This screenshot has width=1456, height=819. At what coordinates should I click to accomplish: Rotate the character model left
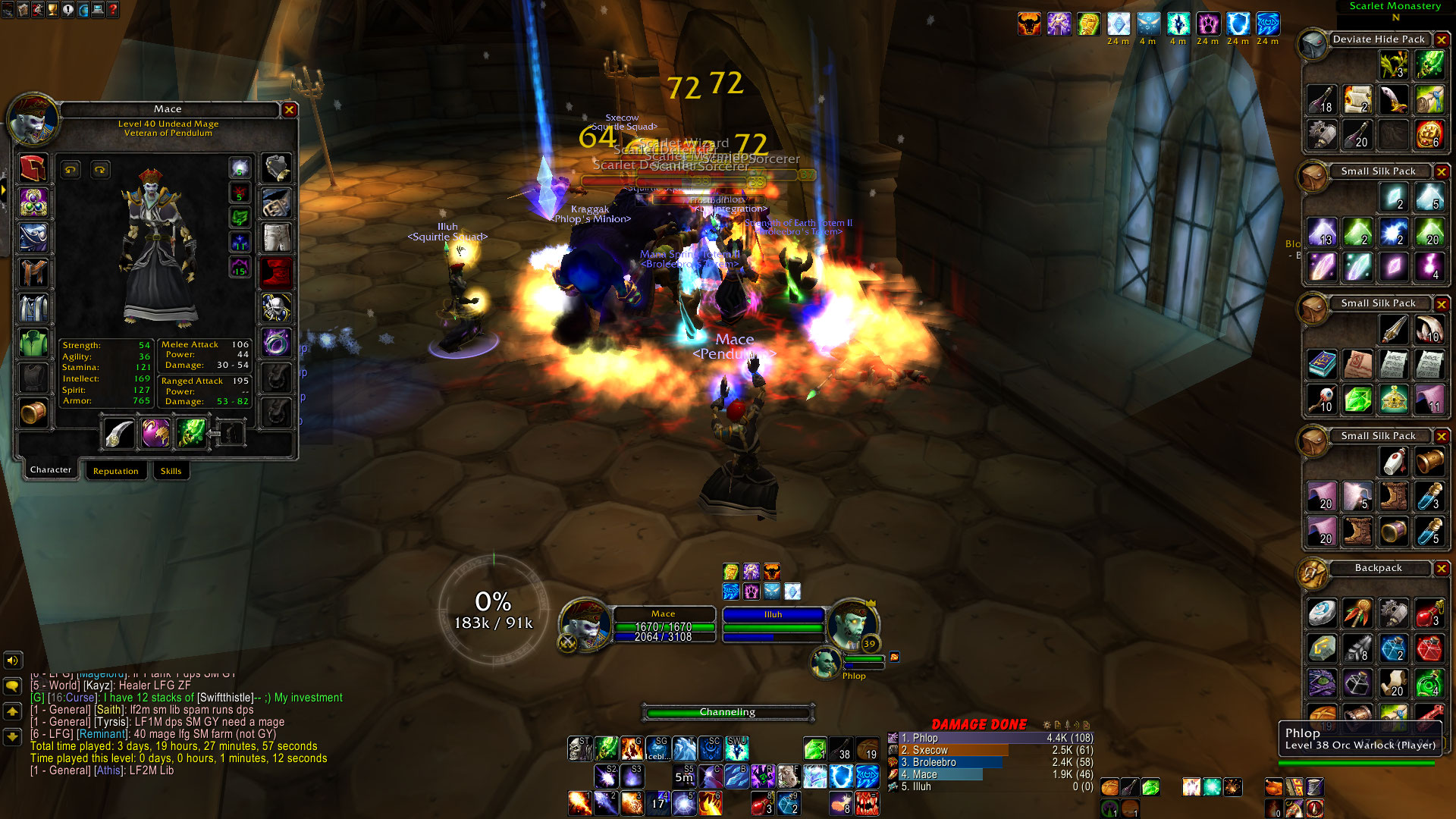click(71, 170)
